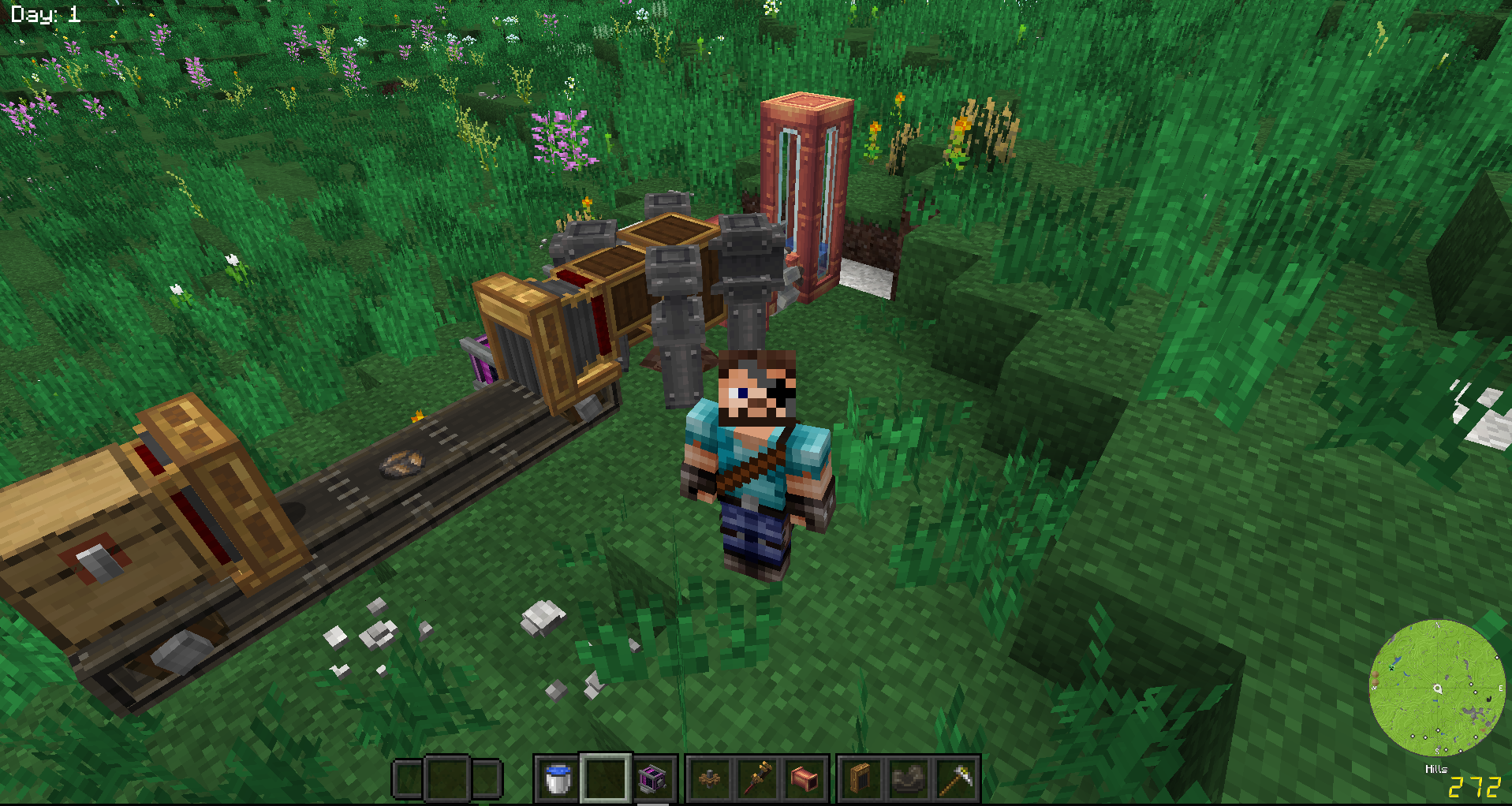This screenshot has height=806, width=1512.
Task: Click the highlighted empty hotbar slot
Action: pos(606,779)
